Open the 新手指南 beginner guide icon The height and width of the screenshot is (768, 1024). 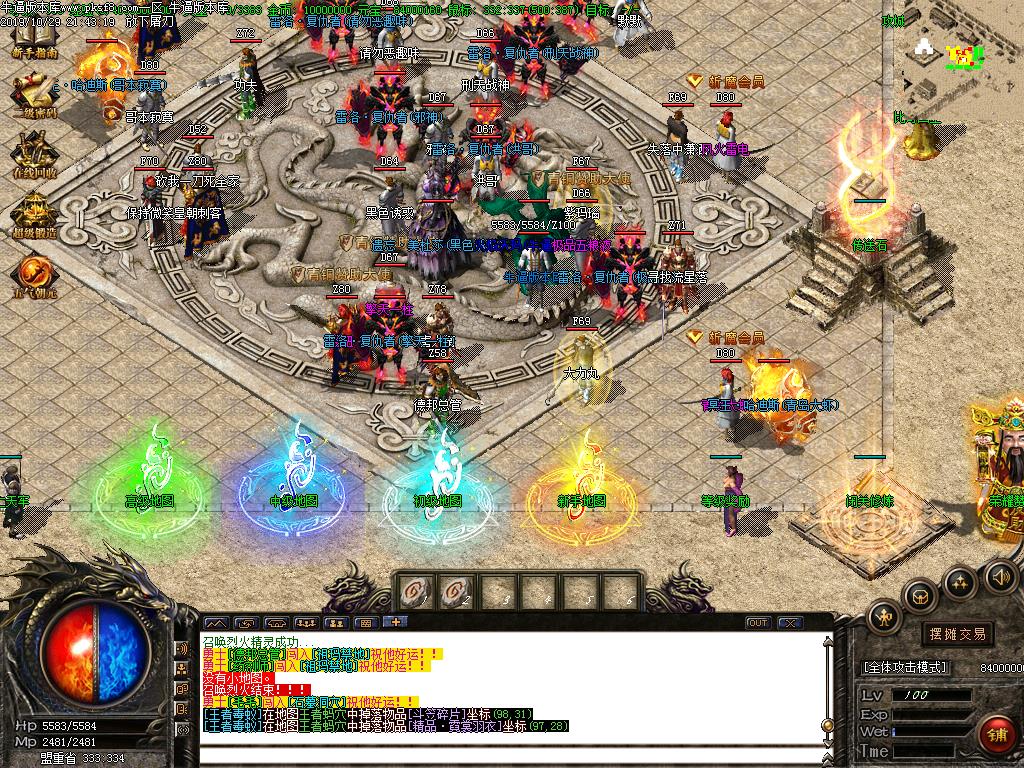tap(33, 40)
